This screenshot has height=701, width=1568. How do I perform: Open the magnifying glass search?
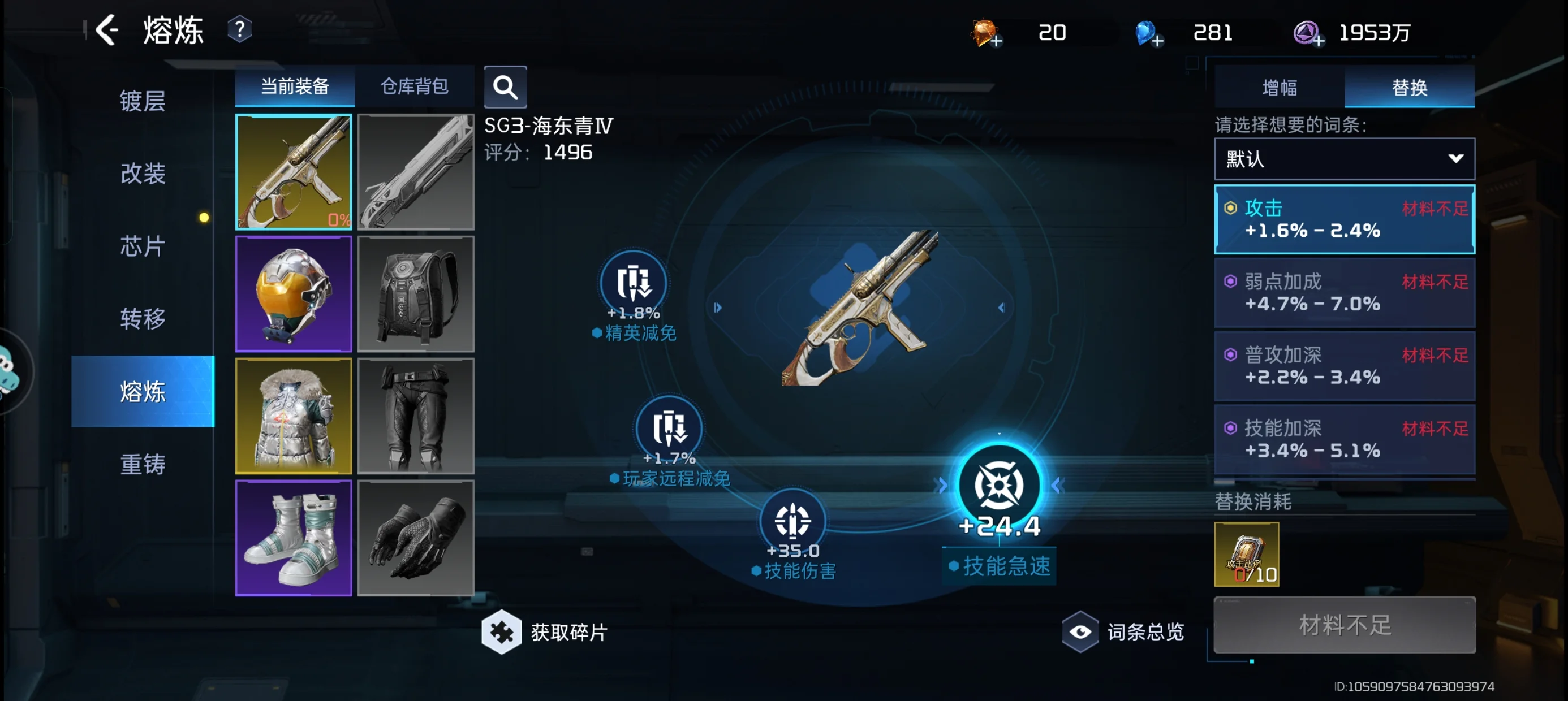coord(505,87)
